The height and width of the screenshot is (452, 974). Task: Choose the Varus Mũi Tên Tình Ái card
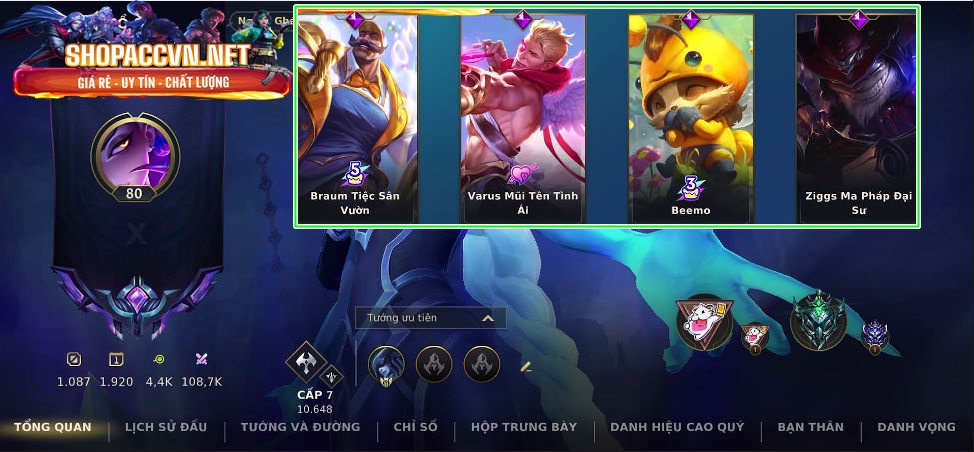[x=523, y=117]
